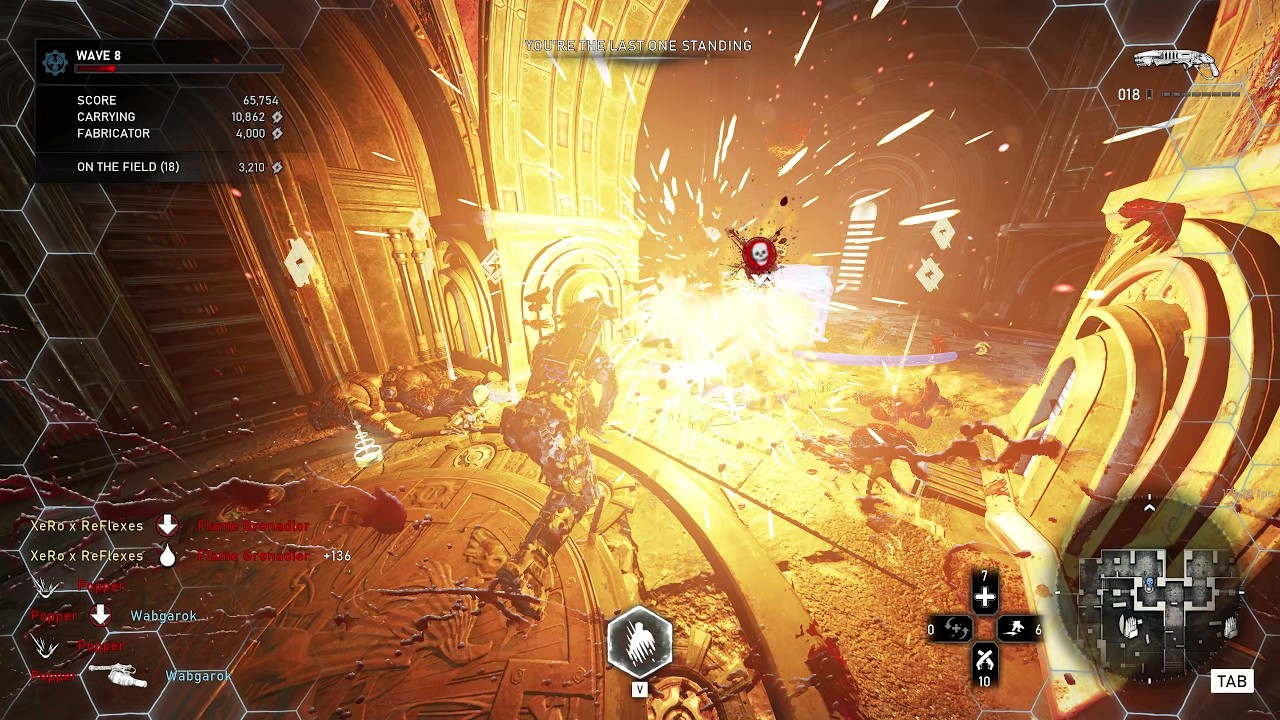Screen dimensions: 1280x720
Task: Choose the circling-arrows slot showing 0
Action: coord(955,629)
